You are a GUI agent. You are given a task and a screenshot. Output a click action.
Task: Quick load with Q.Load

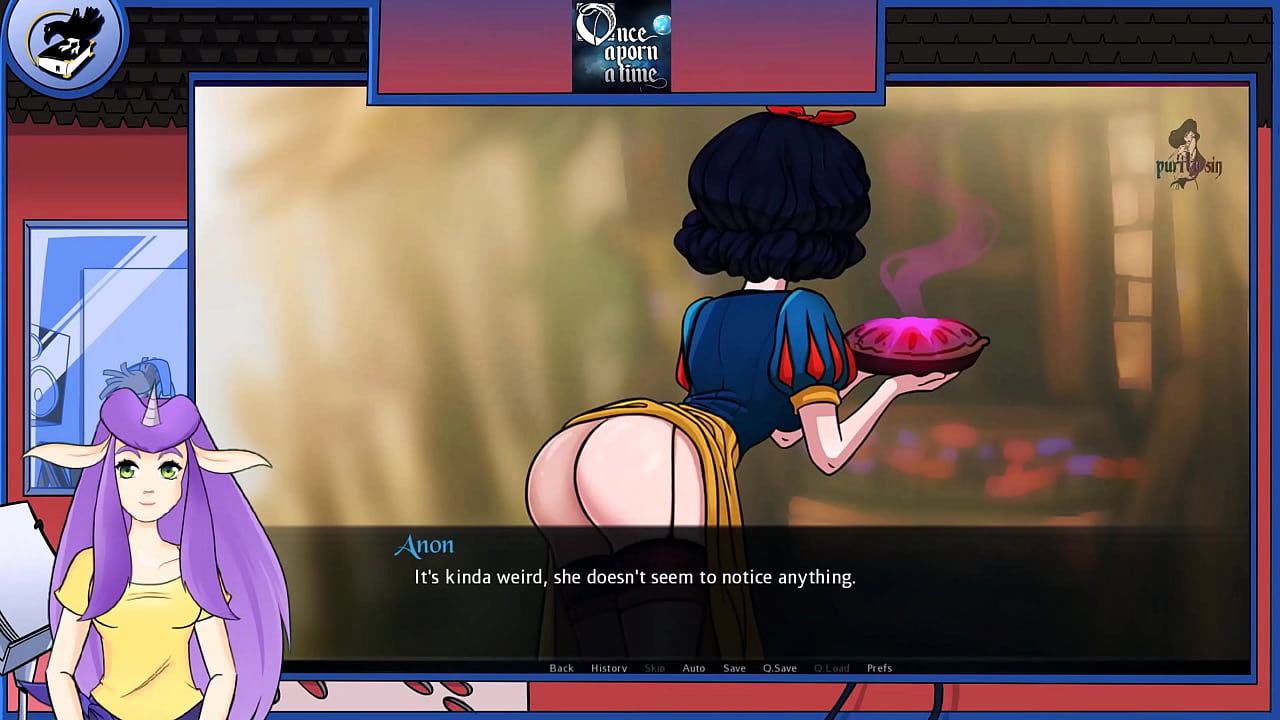831,668
